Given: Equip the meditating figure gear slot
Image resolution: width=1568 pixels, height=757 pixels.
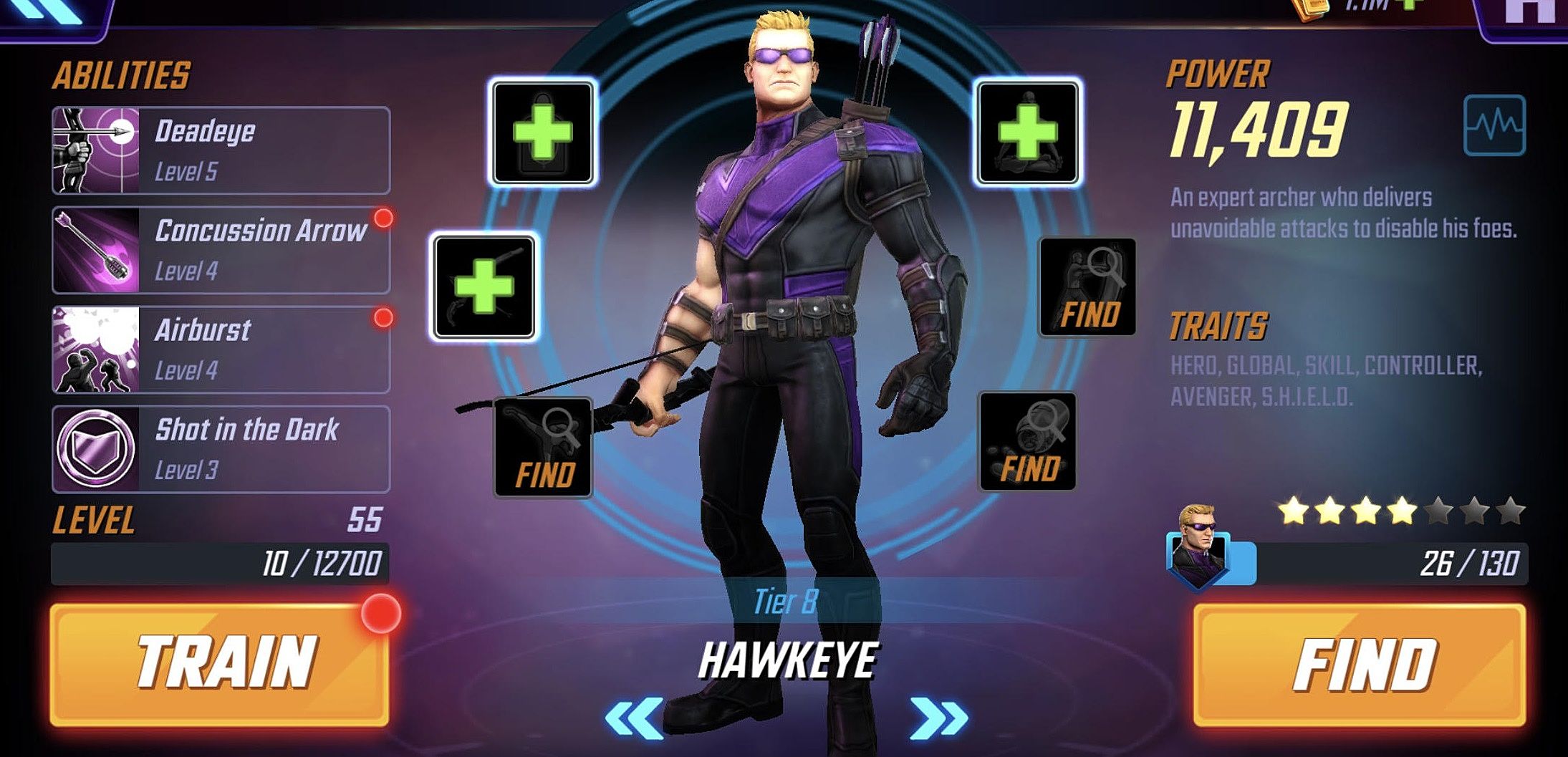Looking at the screenshot, I should (1028, 132).
